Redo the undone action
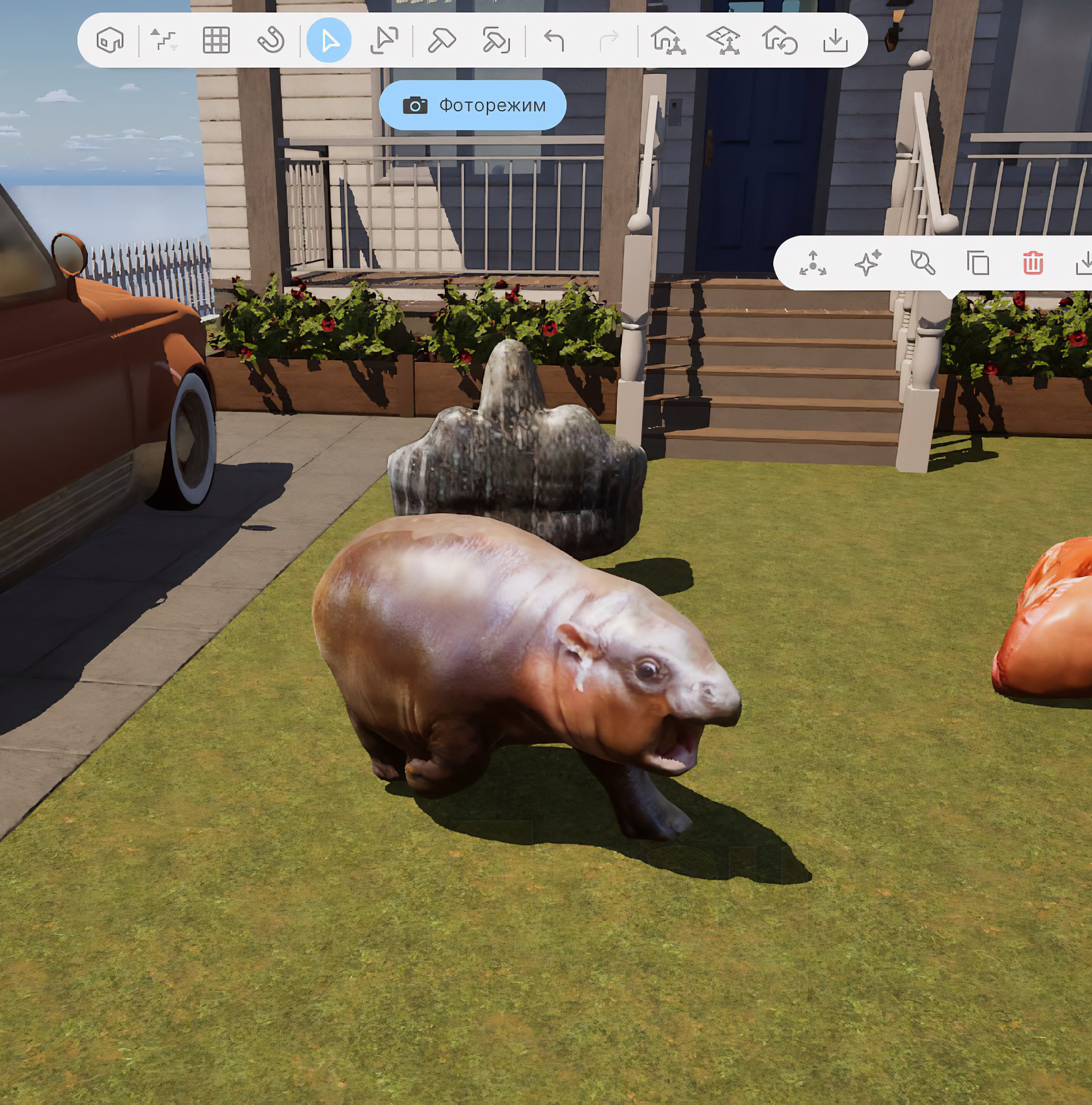 tap(609, 40)
